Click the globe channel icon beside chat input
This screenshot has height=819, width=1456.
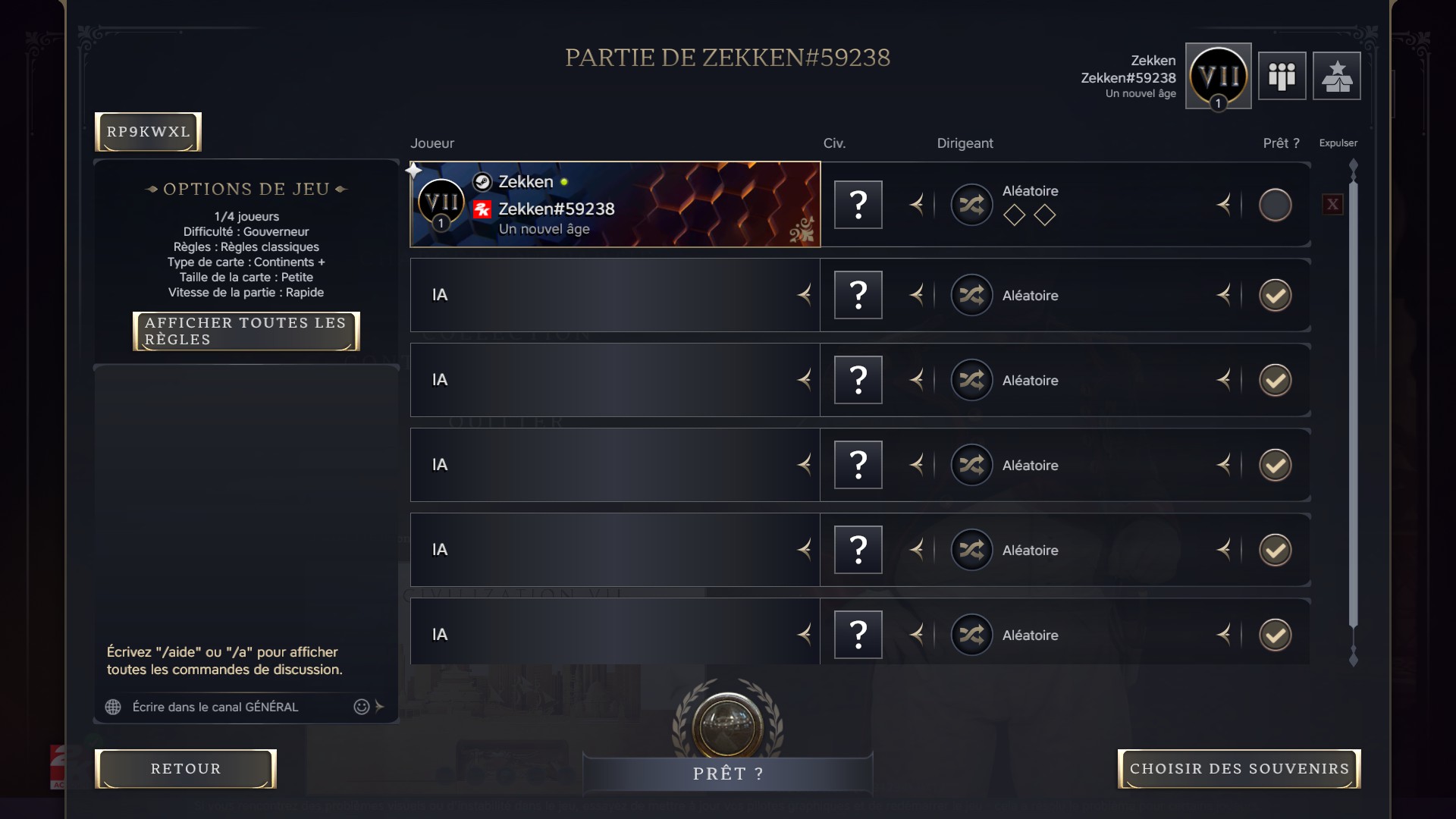click(113, 707)
